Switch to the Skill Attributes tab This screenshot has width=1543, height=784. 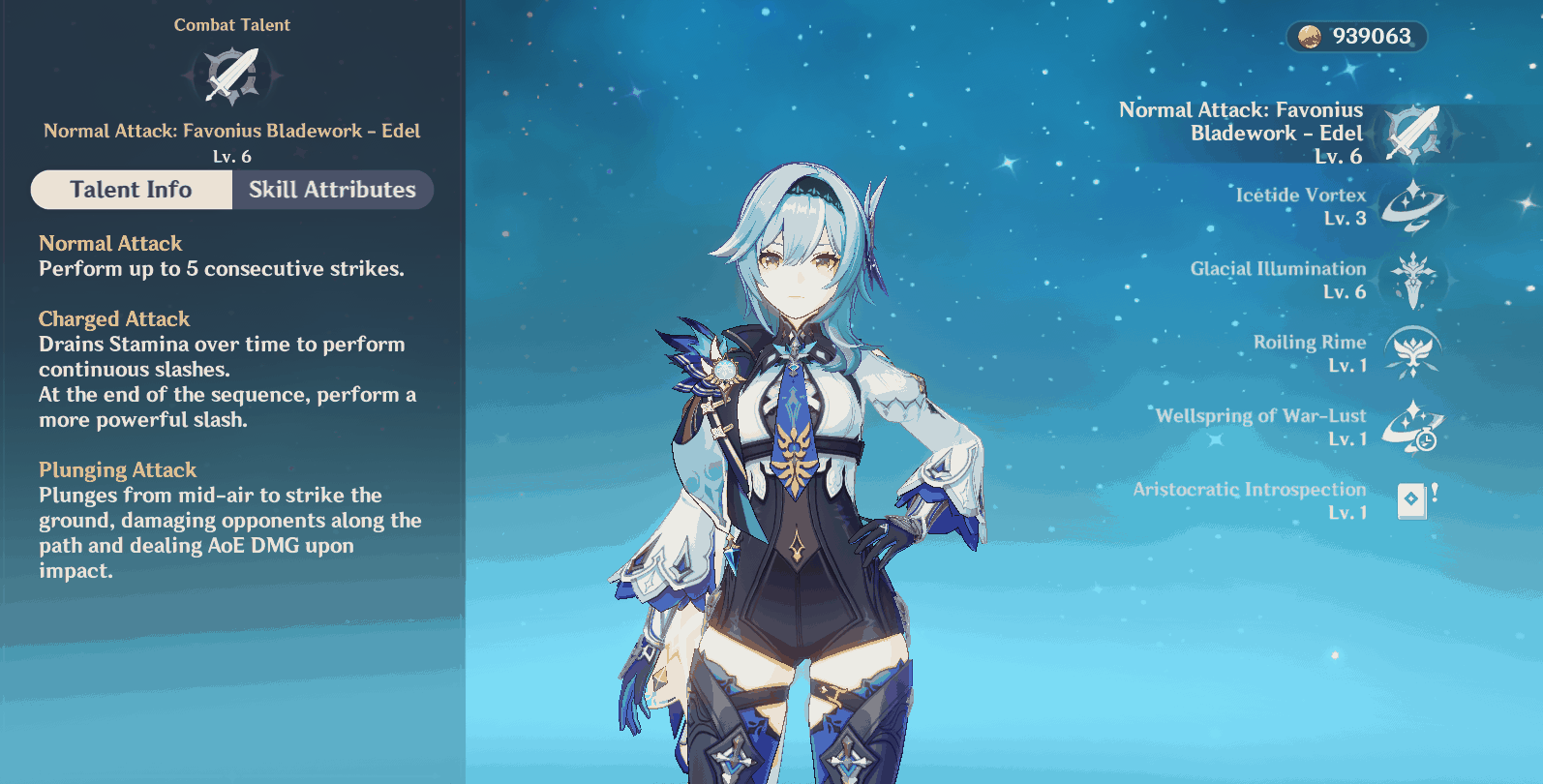333,190
